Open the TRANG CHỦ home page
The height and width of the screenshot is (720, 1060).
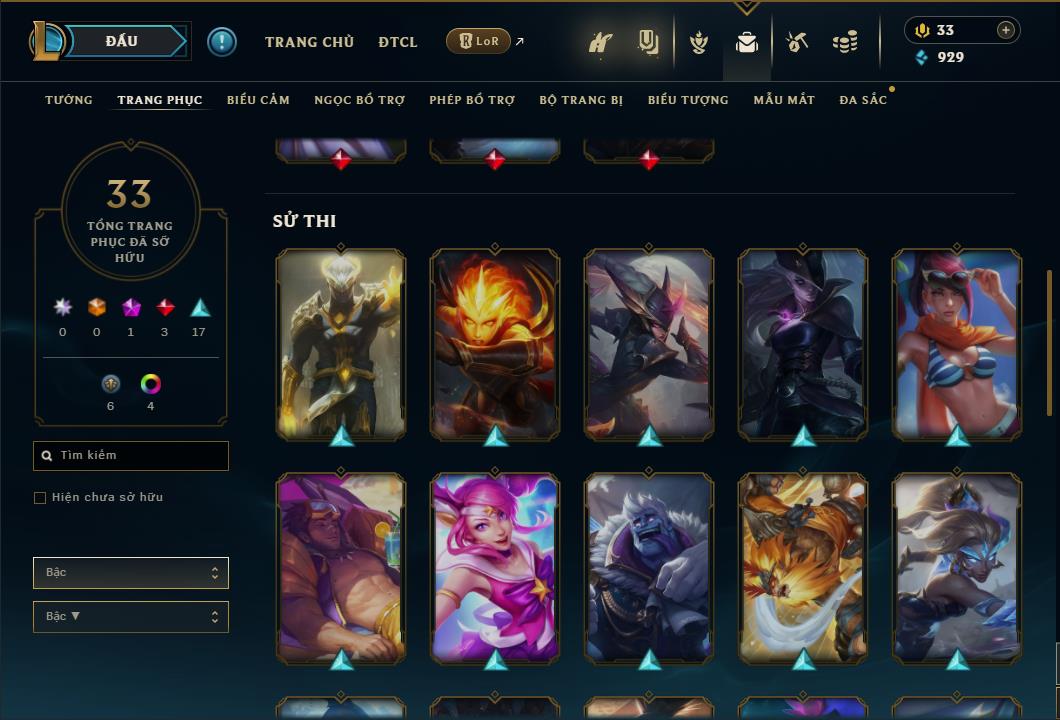[309, 42]
